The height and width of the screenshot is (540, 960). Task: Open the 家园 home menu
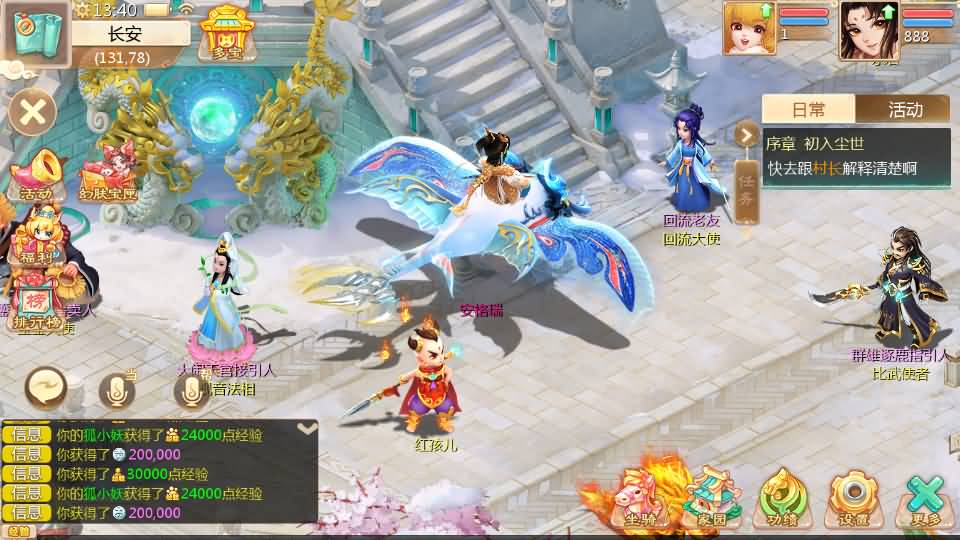711,496
